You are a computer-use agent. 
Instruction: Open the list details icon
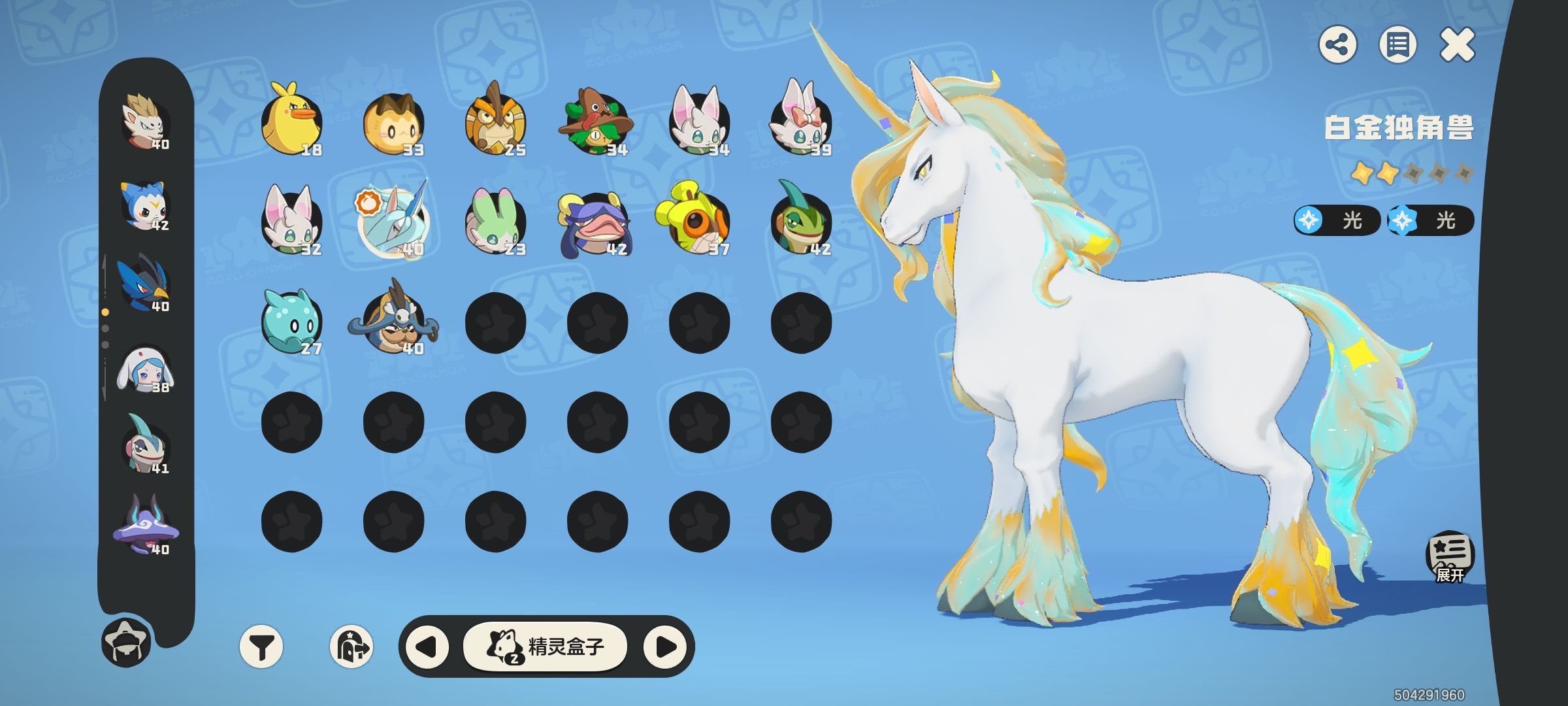(x=1397, y=45)
